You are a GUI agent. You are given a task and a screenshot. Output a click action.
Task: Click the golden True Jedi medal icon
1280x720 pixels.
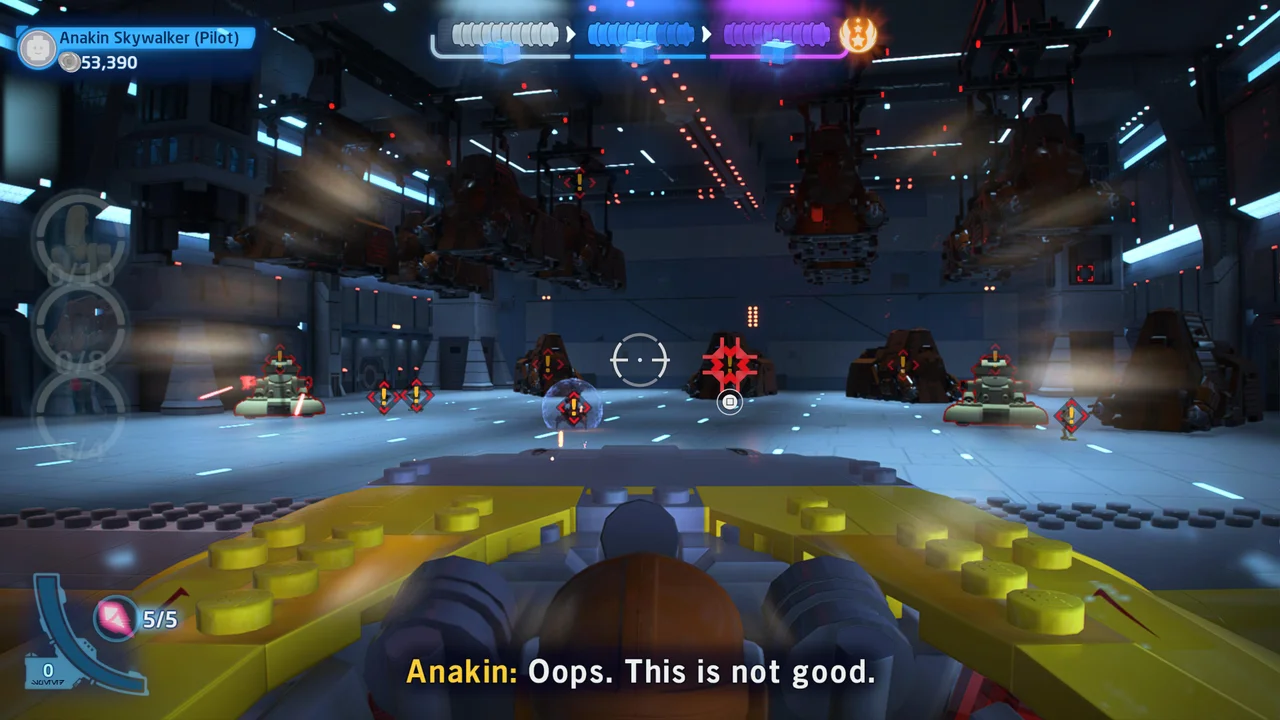coord(858,33)
